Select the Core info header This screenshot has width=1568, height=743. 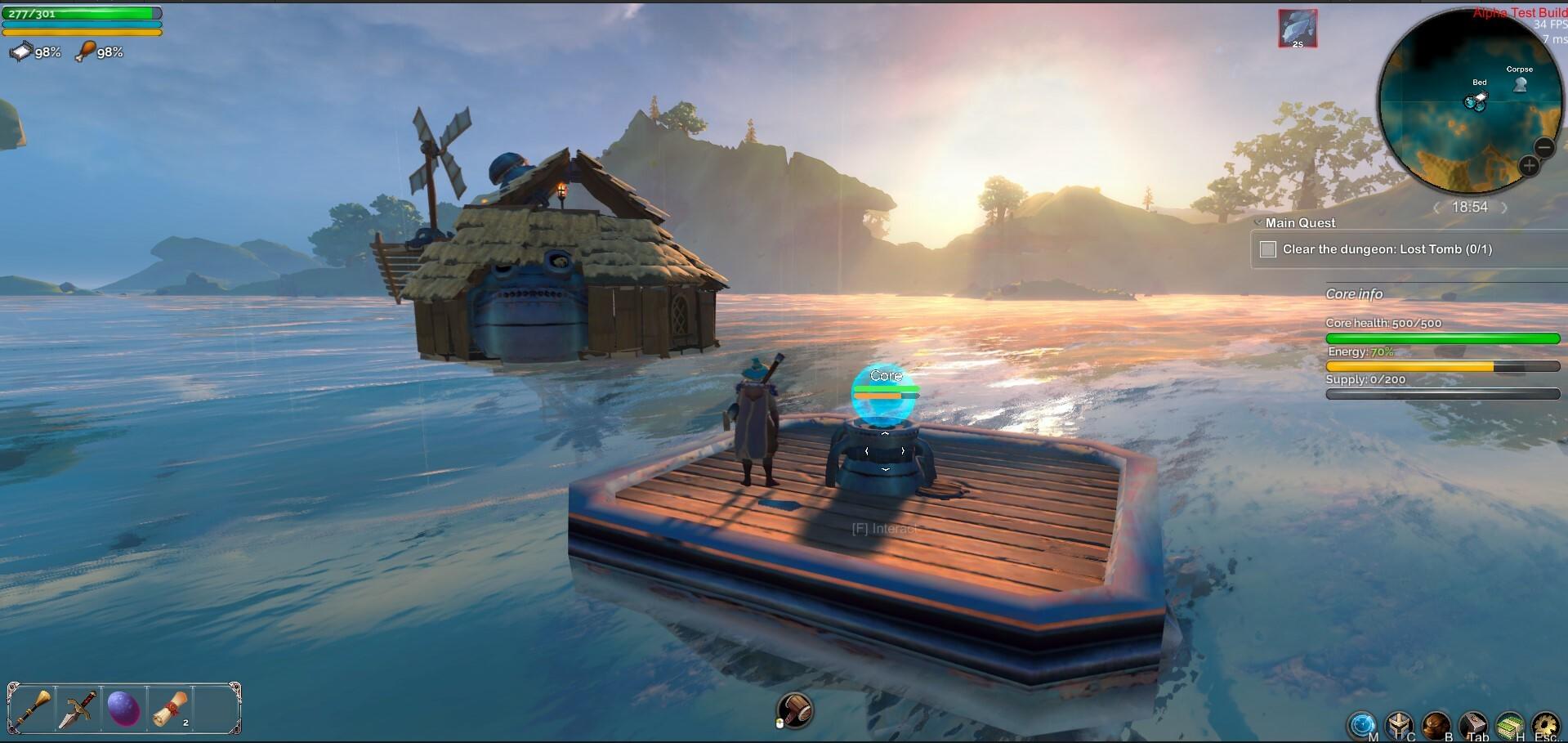[1356, 293]
